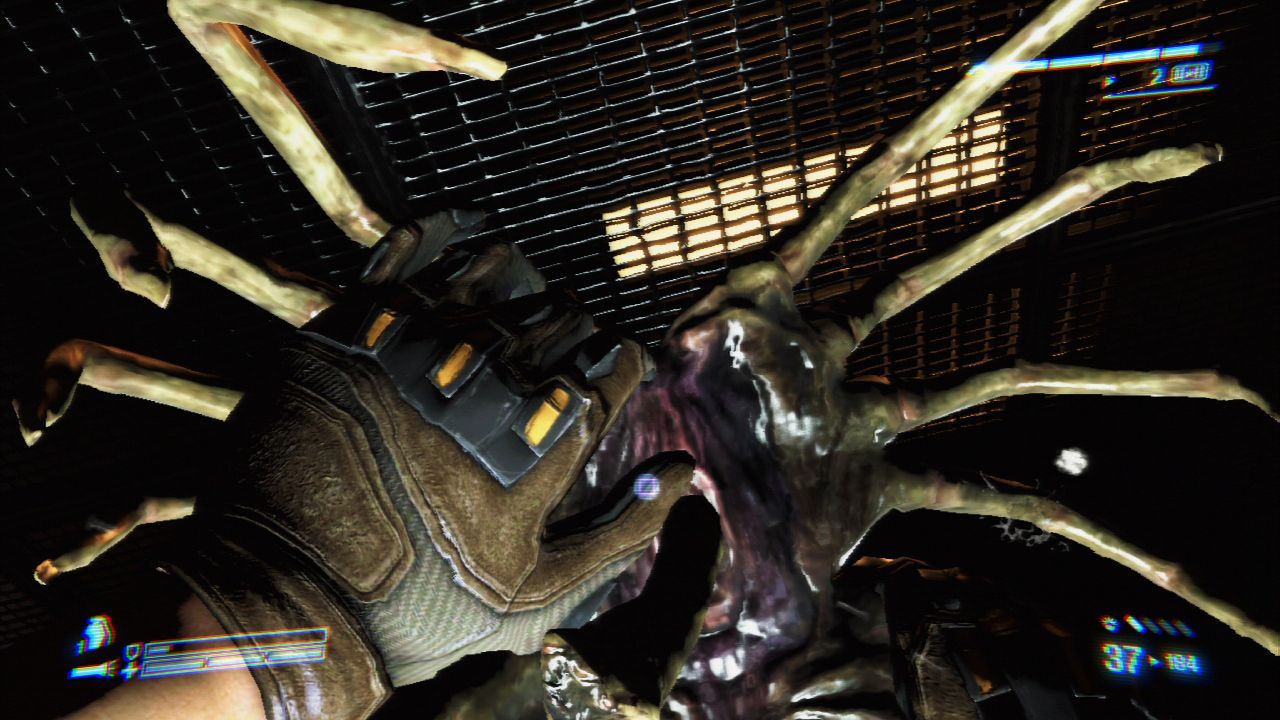This screenshot has width=1280, height=720.
Task: Select the ammo readout showing 37
Action: pyautogui.click(x=1123, y=657)
